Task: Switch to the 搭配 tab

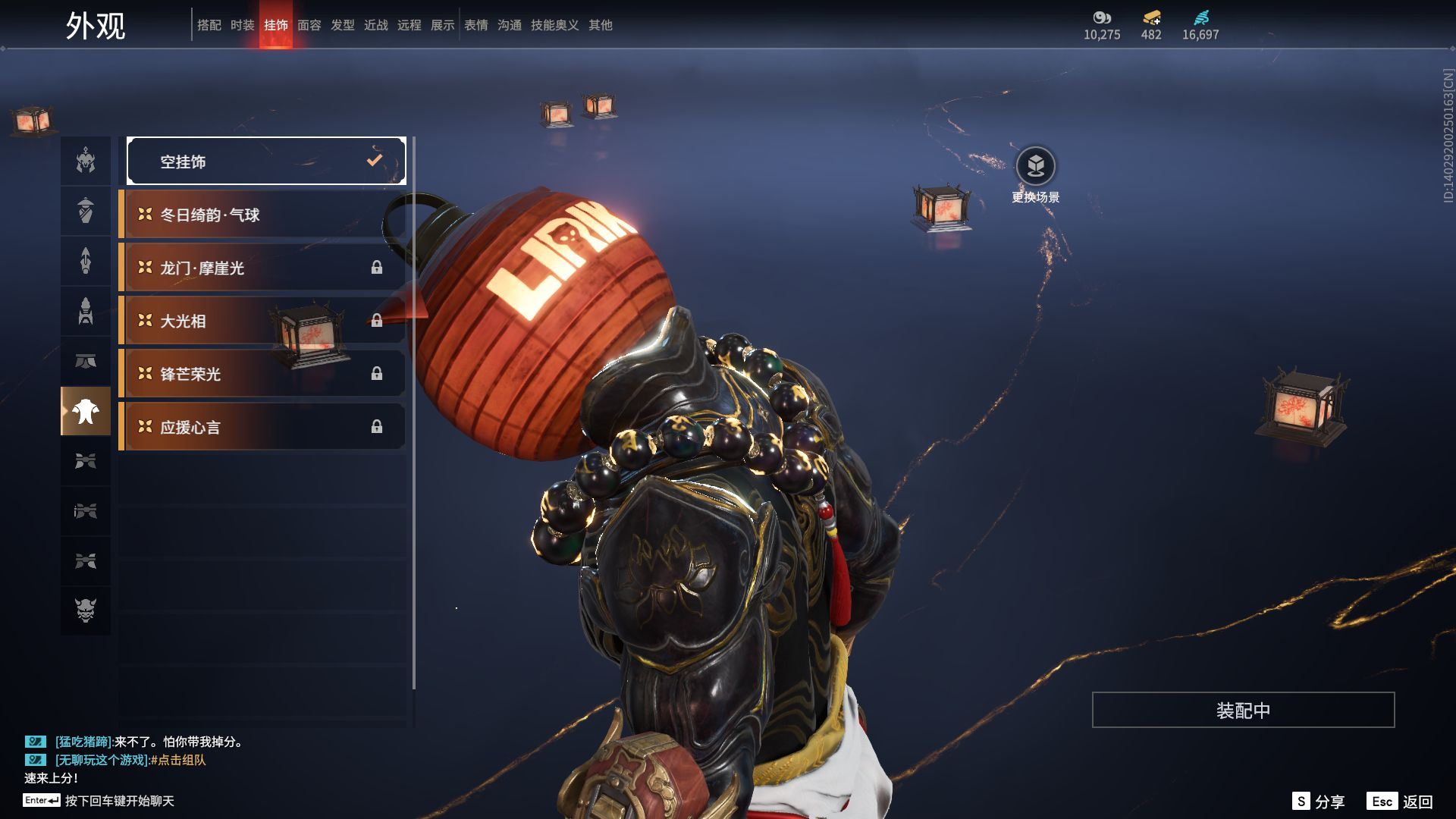Action: 209,25
